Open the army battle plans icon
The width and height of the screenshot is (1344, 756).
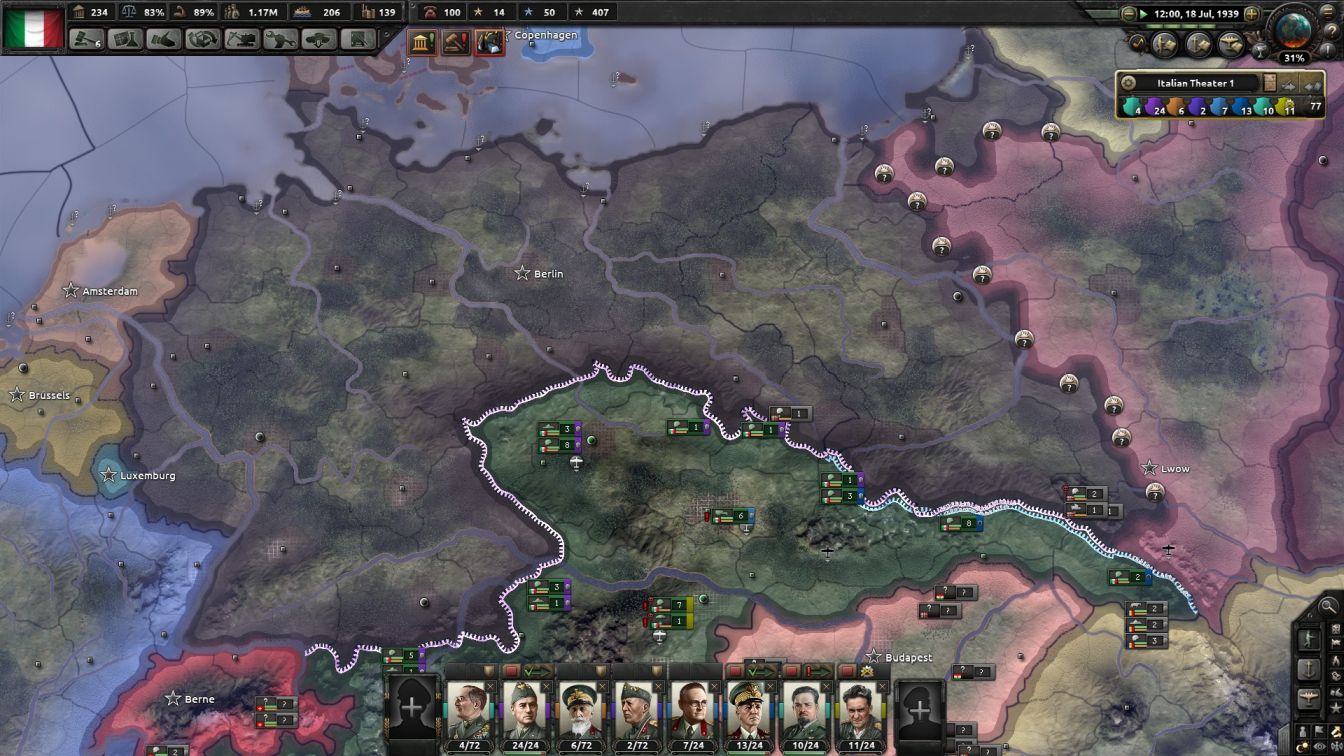[x=1164, y=42]
